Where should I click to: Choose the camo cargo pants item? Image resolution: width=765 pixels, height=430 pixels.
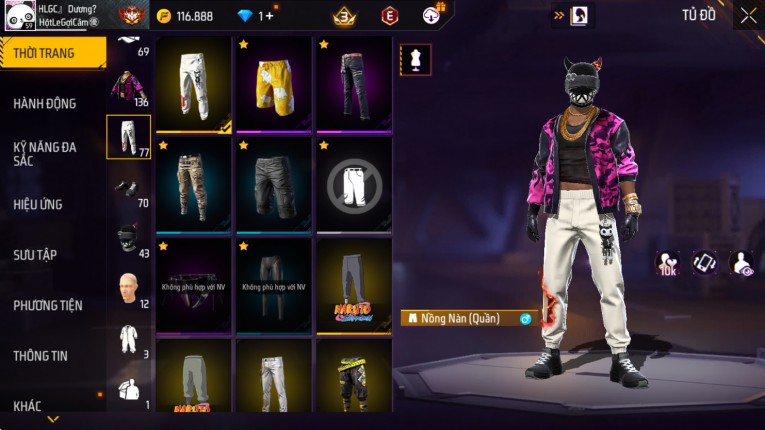click(x=193, y=183)
